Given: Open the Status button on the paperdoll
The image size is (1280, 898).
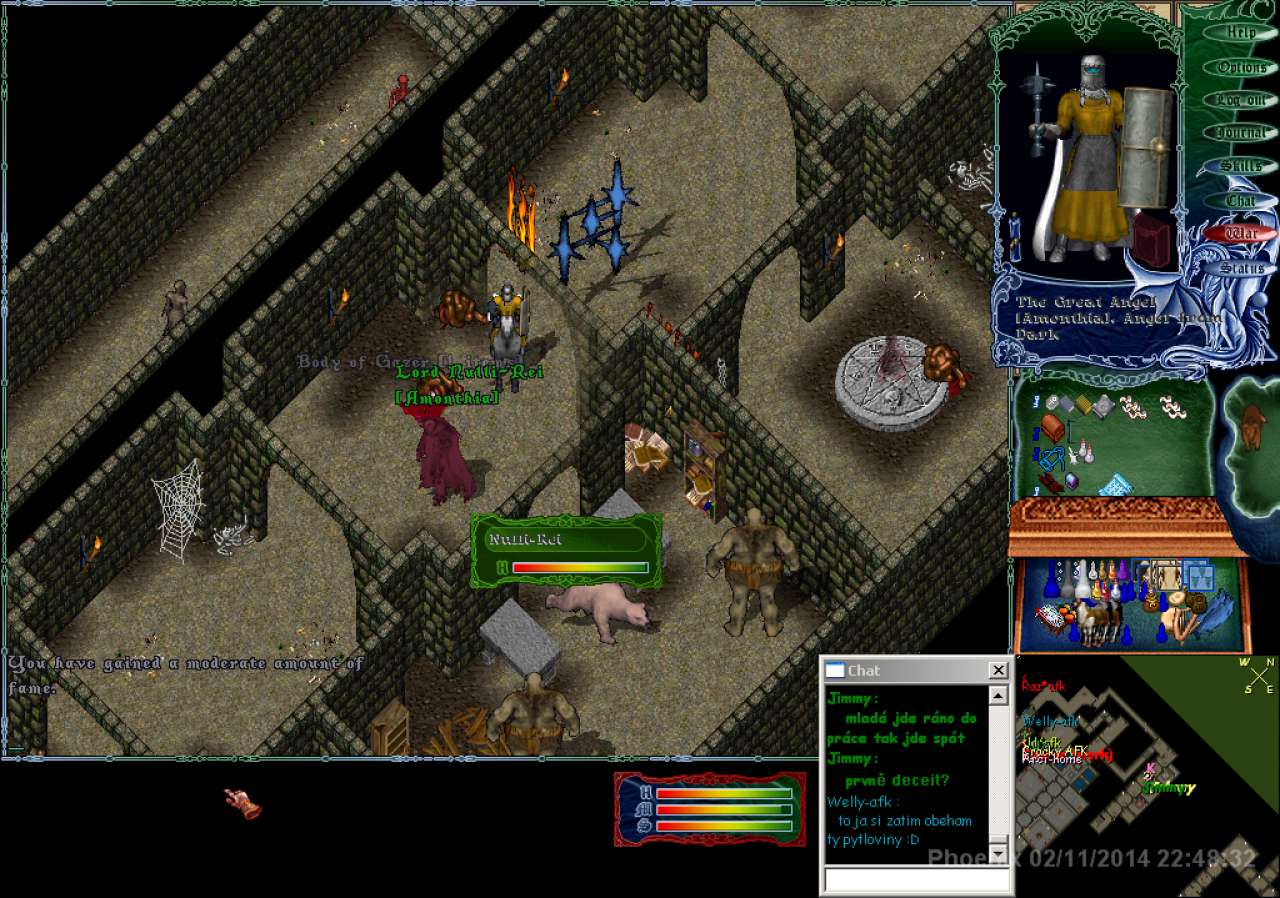Looking at the screenshot, I should coord(1240,268).
